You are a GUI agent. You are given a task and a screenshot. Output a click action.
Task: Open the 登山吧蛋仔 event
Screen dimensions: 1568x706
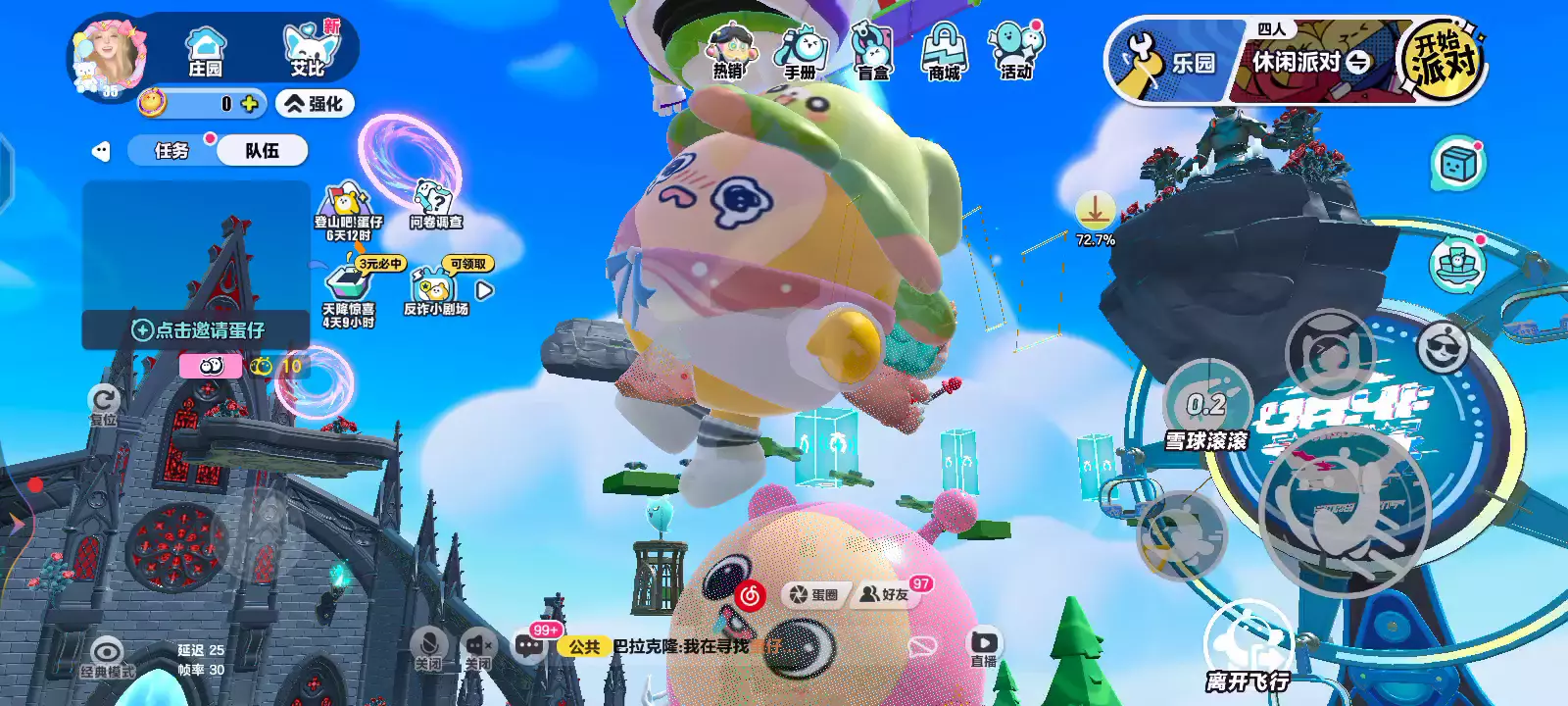point(348,213)
